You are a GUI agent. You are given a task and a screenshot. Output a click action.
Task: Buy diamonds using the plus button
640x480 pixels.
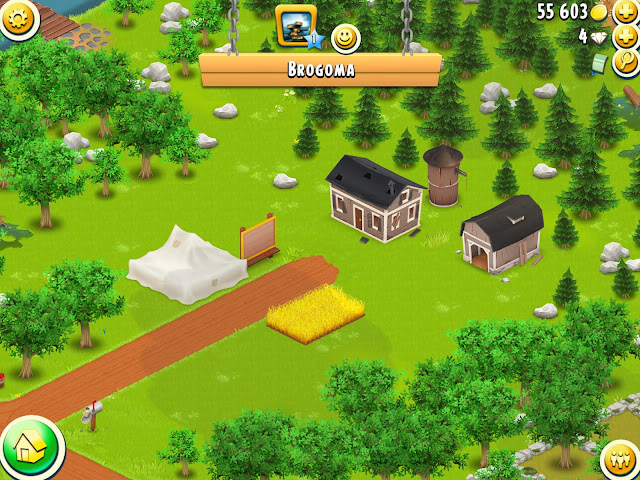[x=627, y=36]
